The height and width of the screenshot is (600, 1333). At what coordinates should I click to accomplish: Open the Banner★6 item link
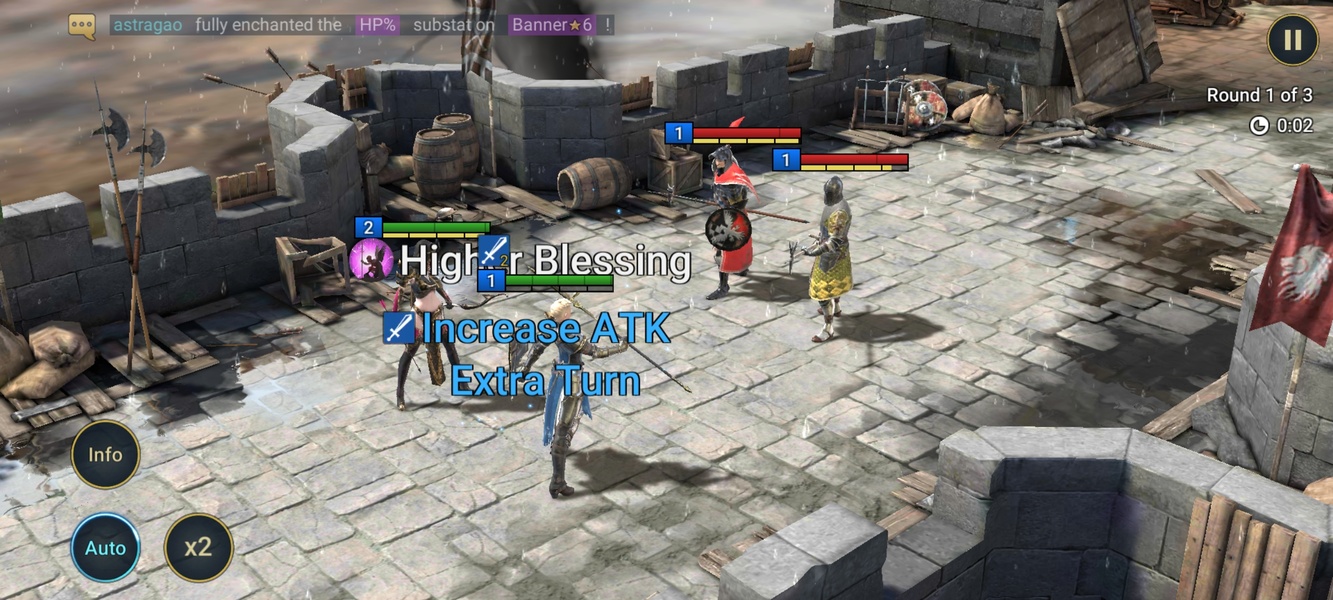coord(553,25)
